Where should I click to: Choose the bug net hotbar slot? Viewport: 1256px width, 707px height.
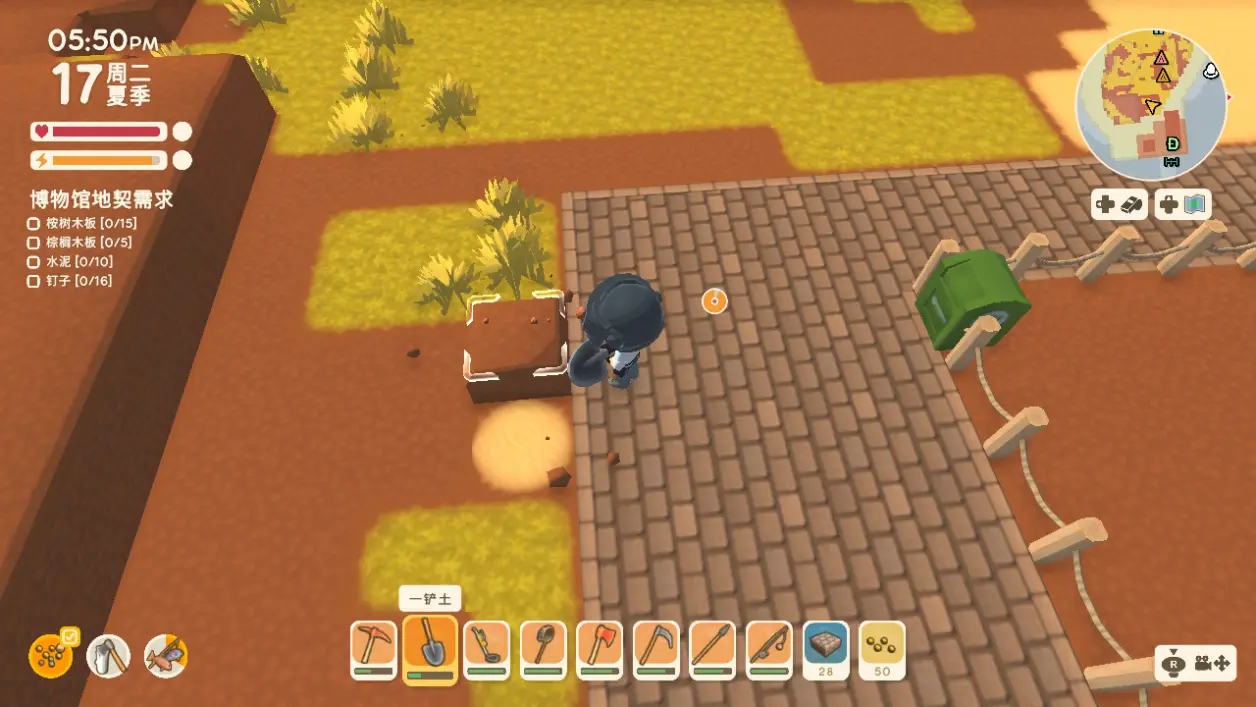[x=543, y=648]
